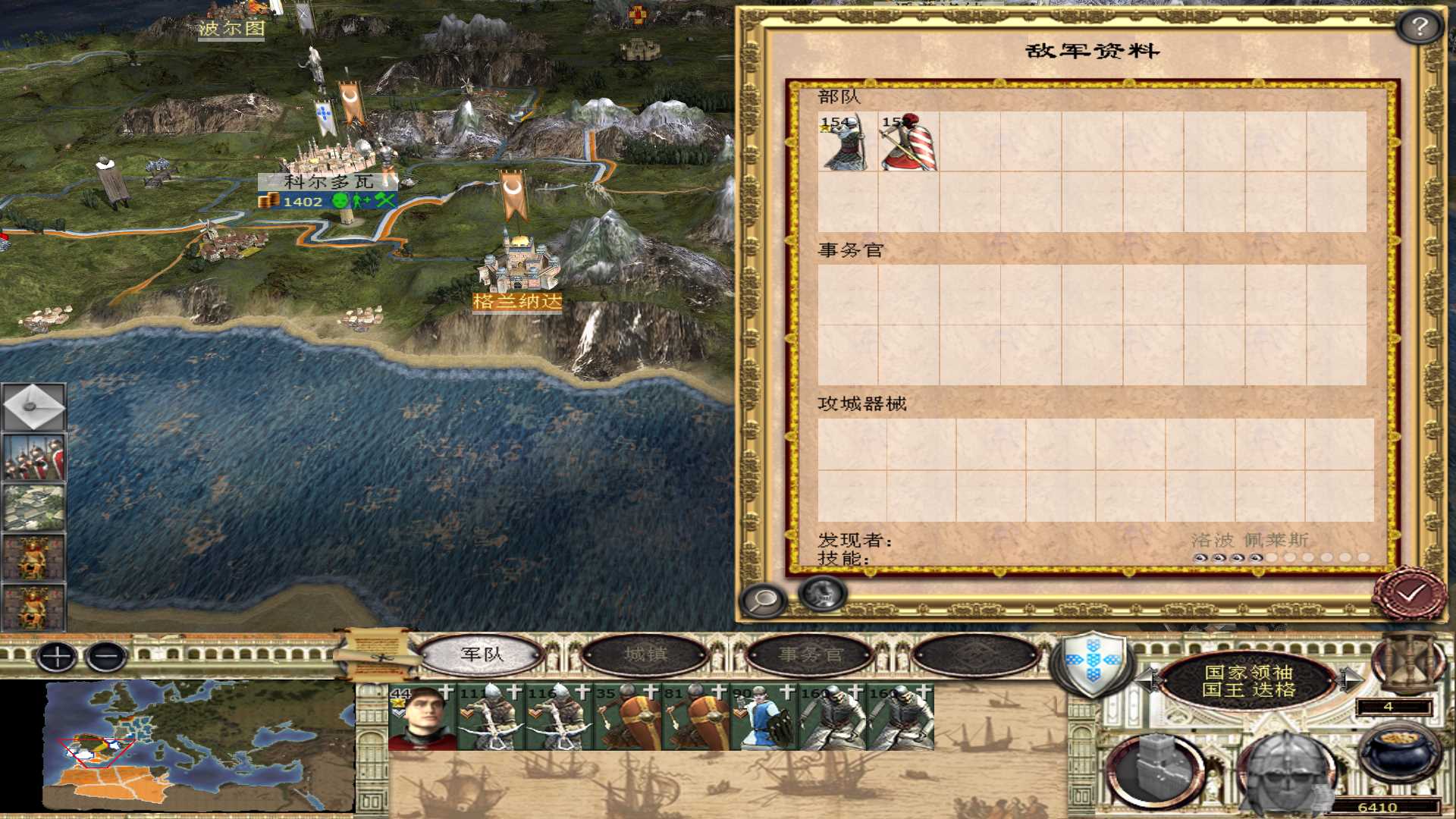The width and height of the screenshot is (1456, 819).
Task: Open the help question mark button
Action: (1419, 27)
